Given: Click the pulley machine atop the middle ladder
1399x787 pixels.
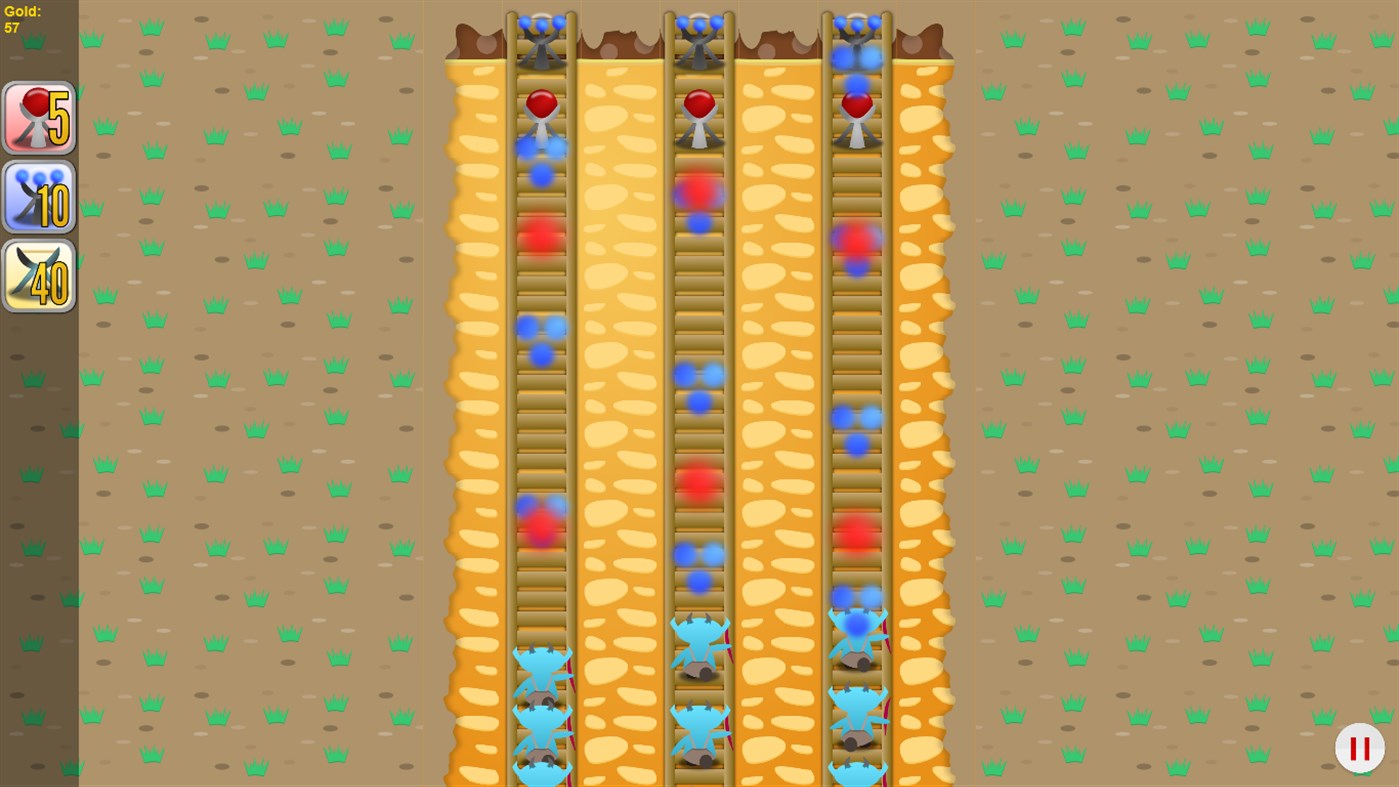Looking at the screenshot, I should pos(698,40).
